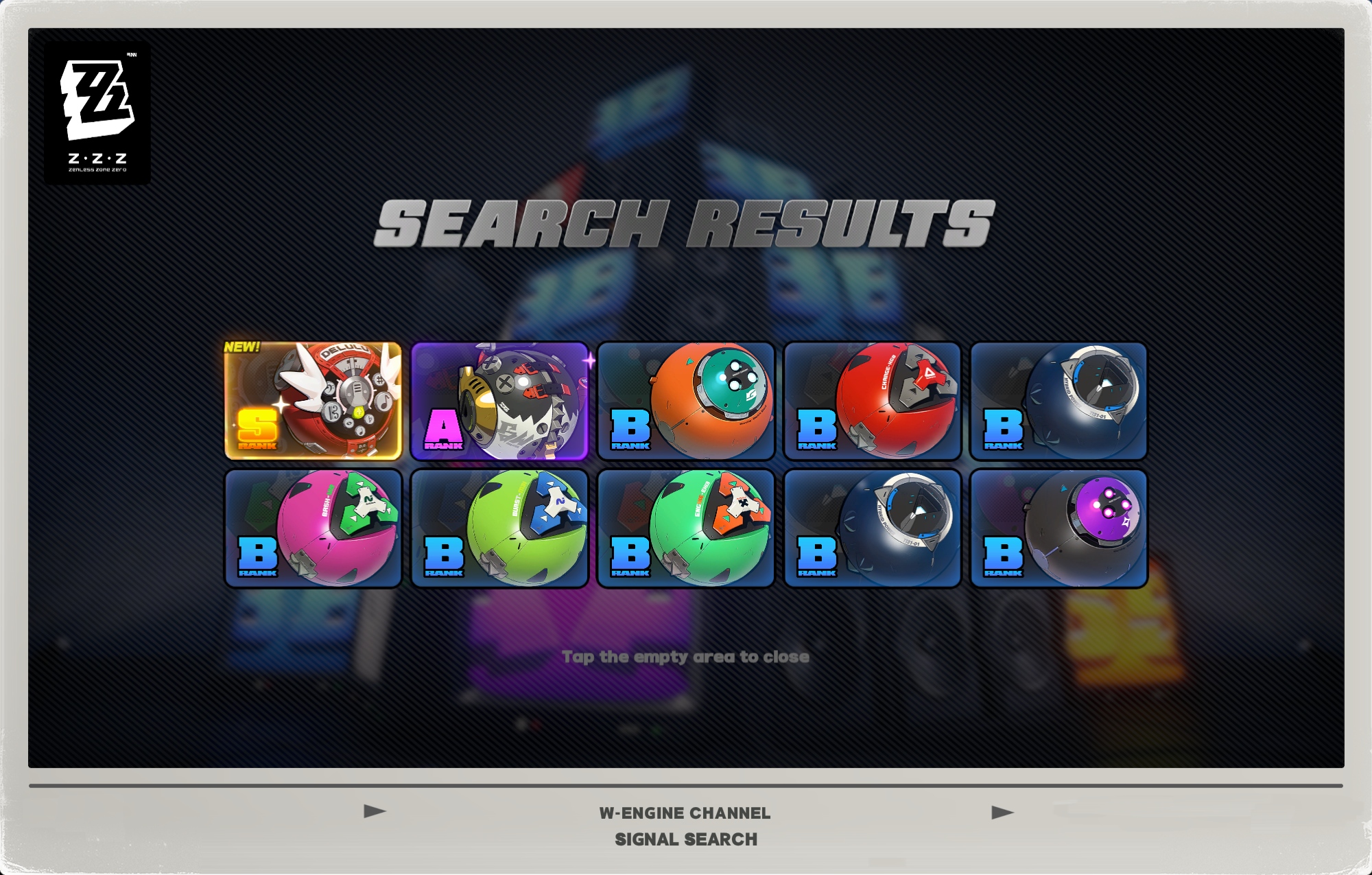Select the NEW S-rank red W-Engine card
1372x875 pixels.
pos(314,401)
